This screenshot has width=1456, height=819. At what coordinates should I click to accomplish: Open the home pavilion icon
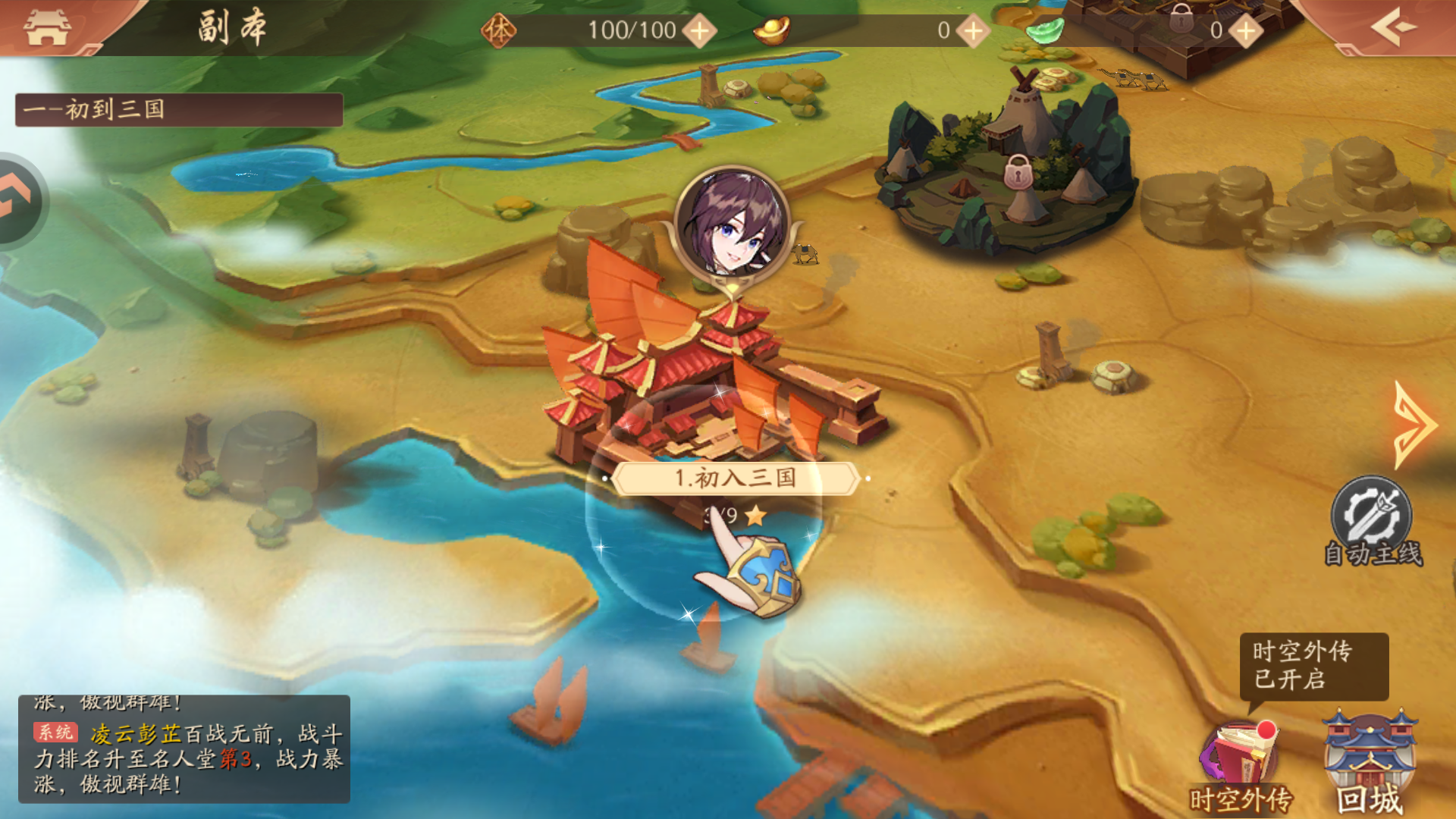47,27
